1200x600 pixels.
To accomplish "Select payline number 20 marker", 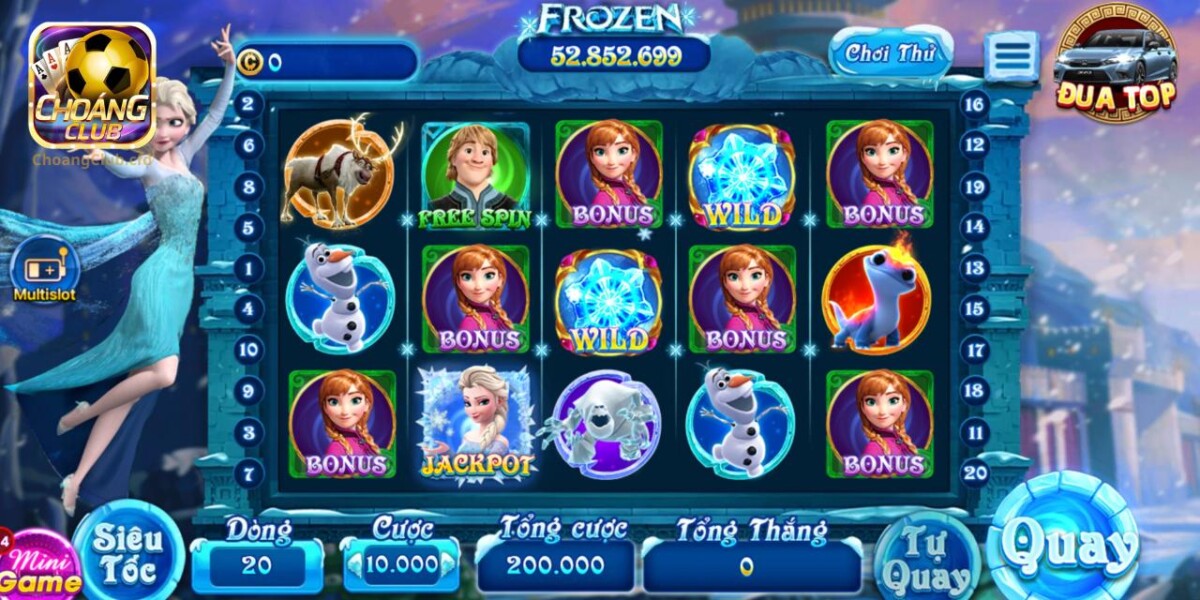I will tap(975, 473).
